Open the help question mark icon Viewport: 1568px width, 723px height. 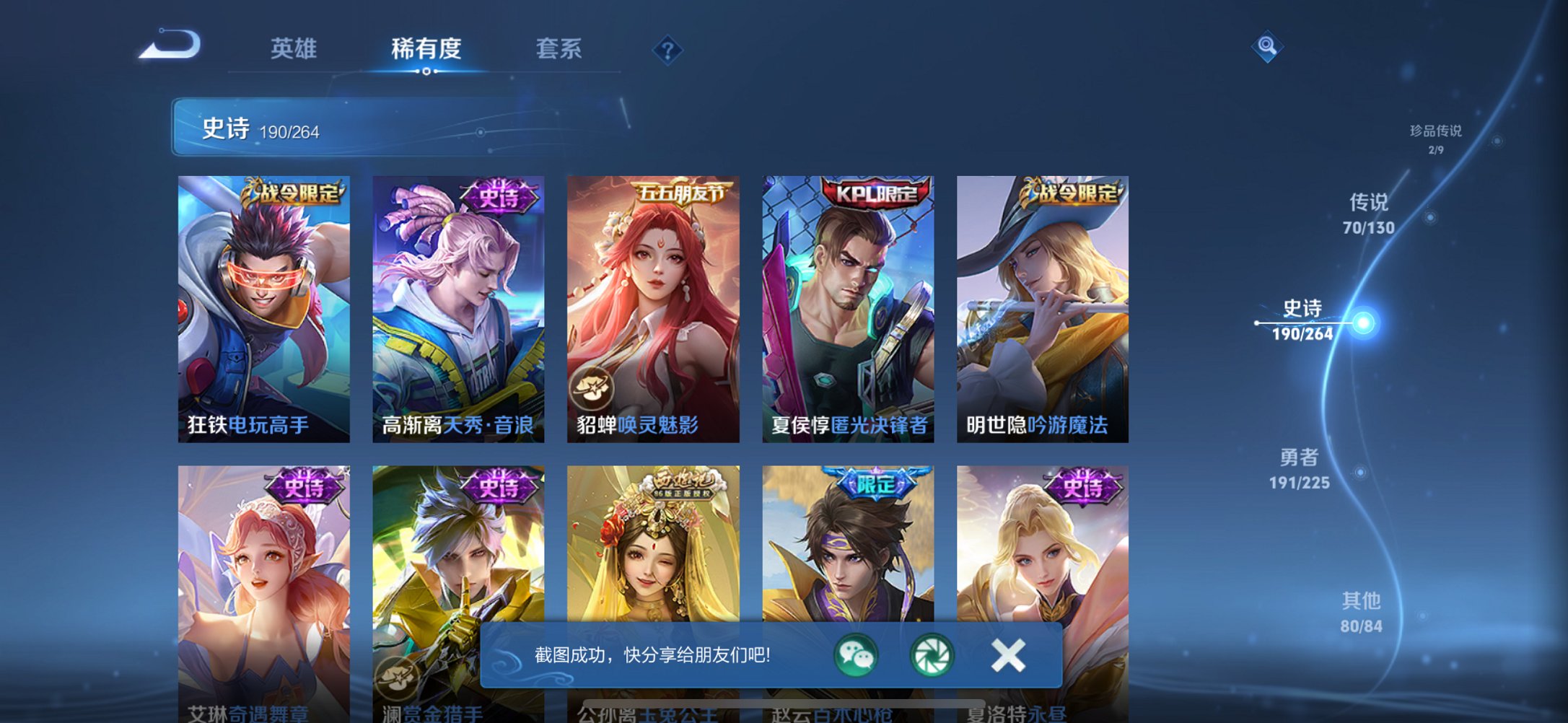click(x=670, y=49)
